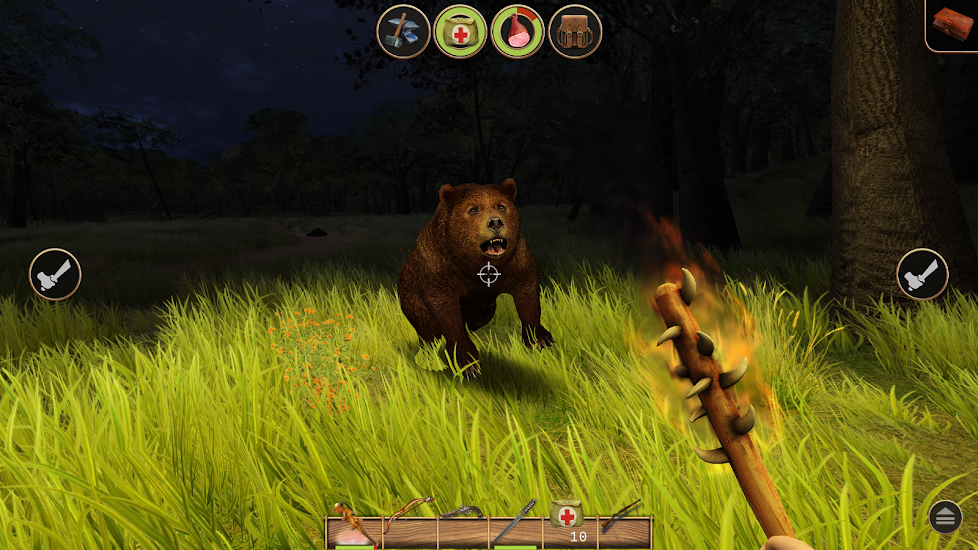Open the round menu button with lines
Image resolution: width=978 pixels, height=550 pixels.
(x=945, y=516)
